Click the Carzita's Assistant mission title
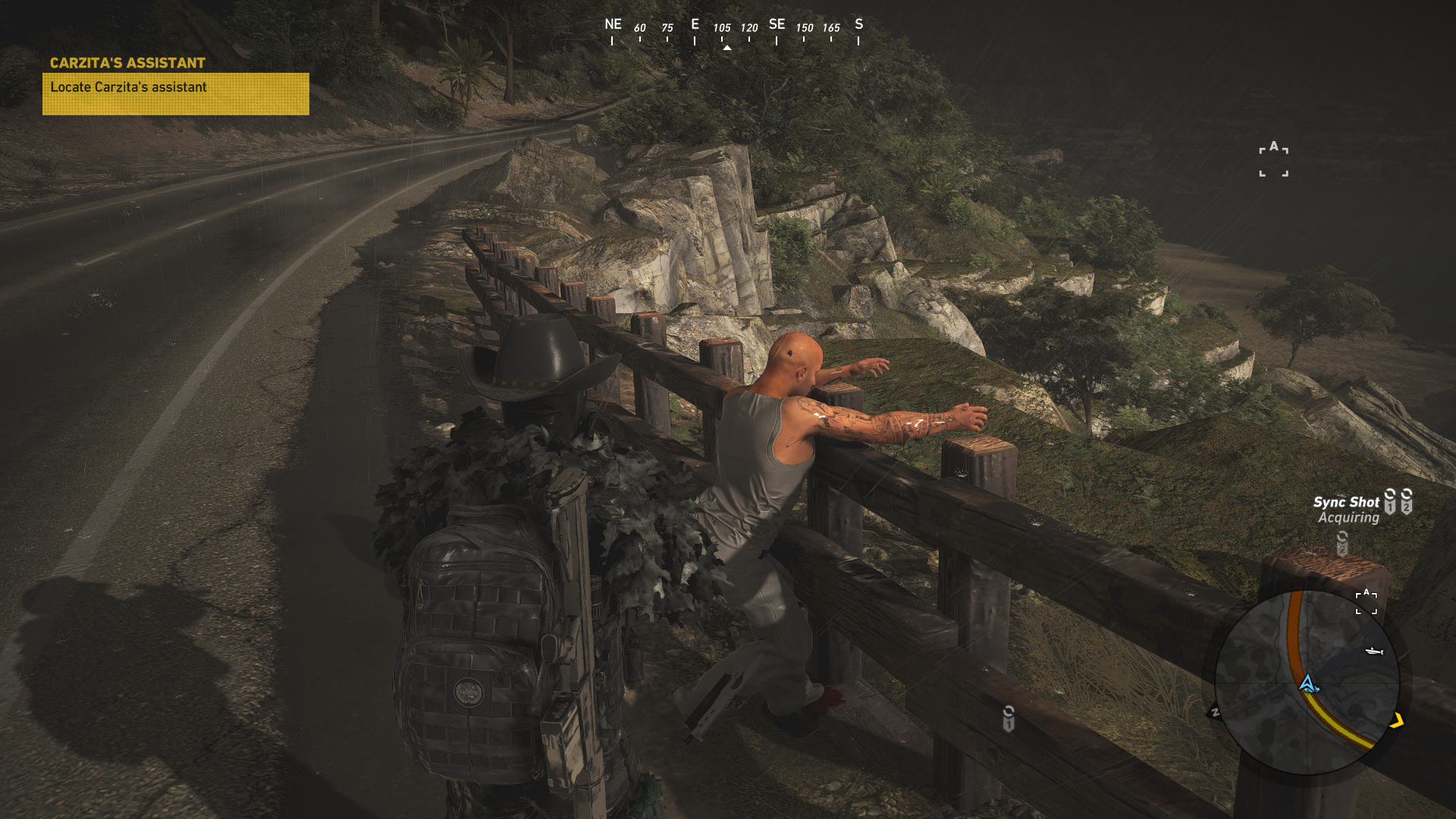Screen dimensions: 1456x819 pyautogui.click(x=127, y=63)
